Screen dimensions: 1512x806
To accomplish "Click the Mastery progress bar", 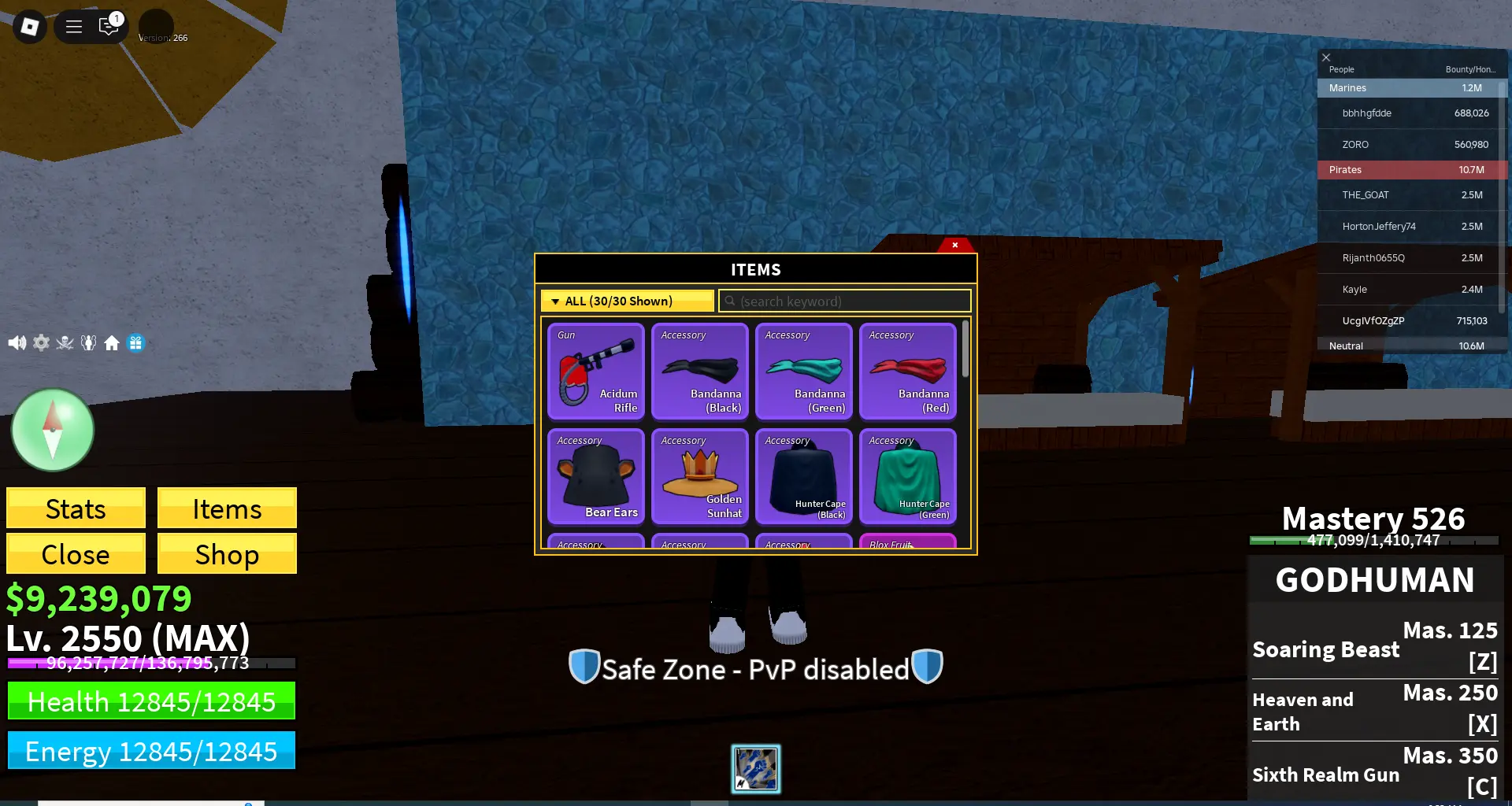I will pyautogui.click(x=1374, y=540).
